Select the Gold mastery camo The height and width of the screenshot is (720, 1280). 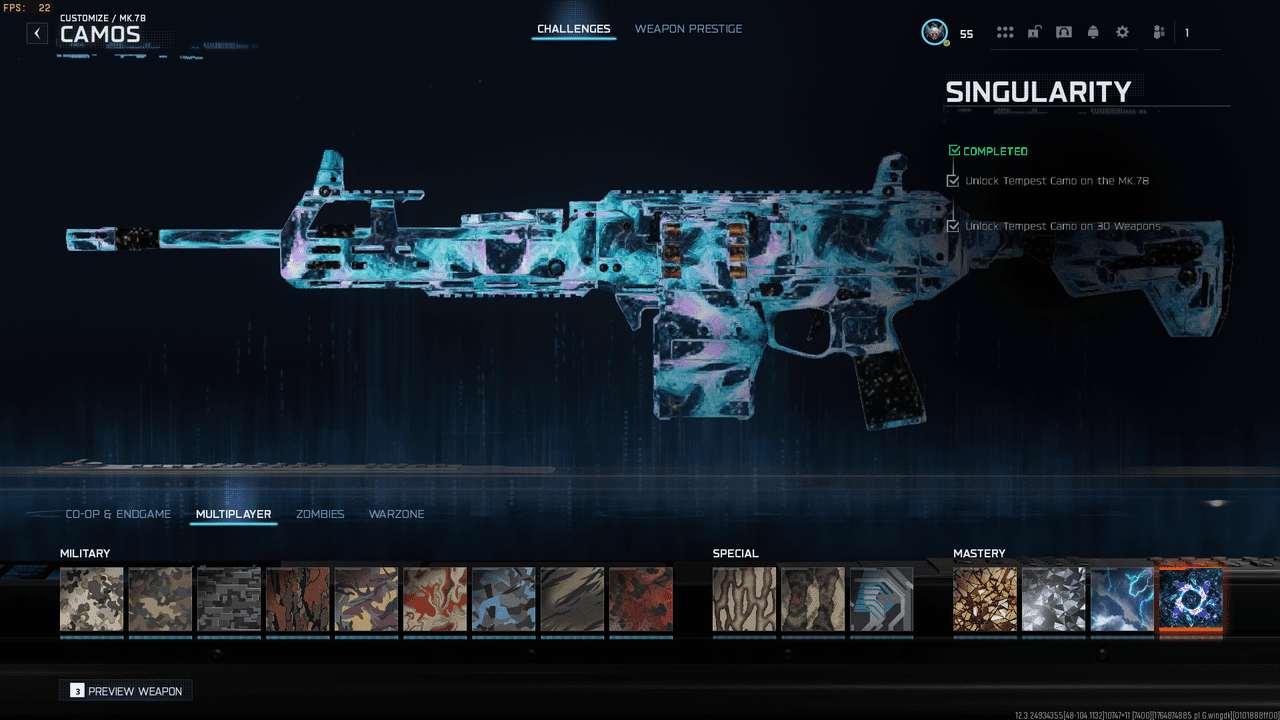click(985, 598)
